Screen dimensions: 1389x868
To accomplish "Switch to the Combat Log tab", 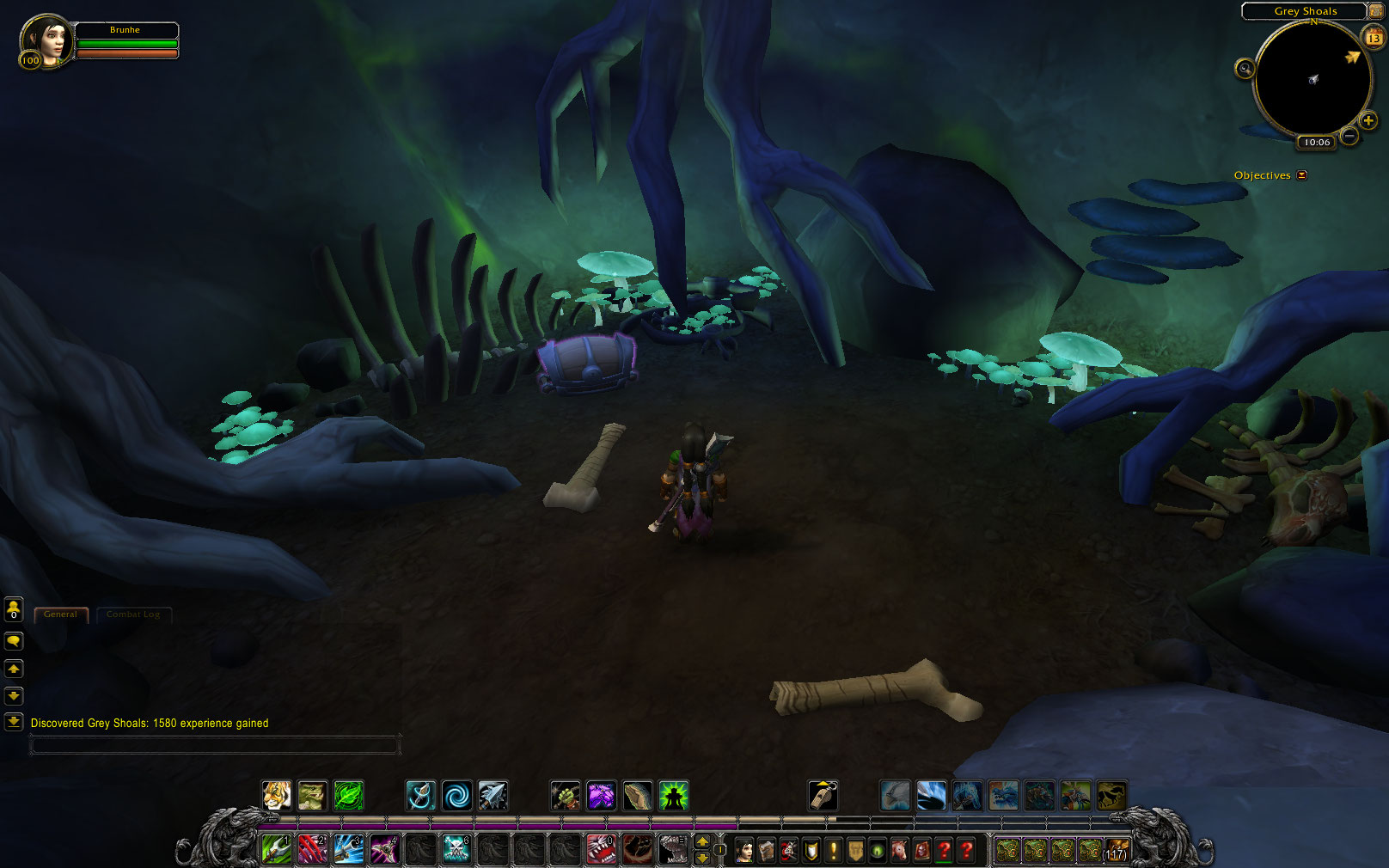I will pos(133,614).
